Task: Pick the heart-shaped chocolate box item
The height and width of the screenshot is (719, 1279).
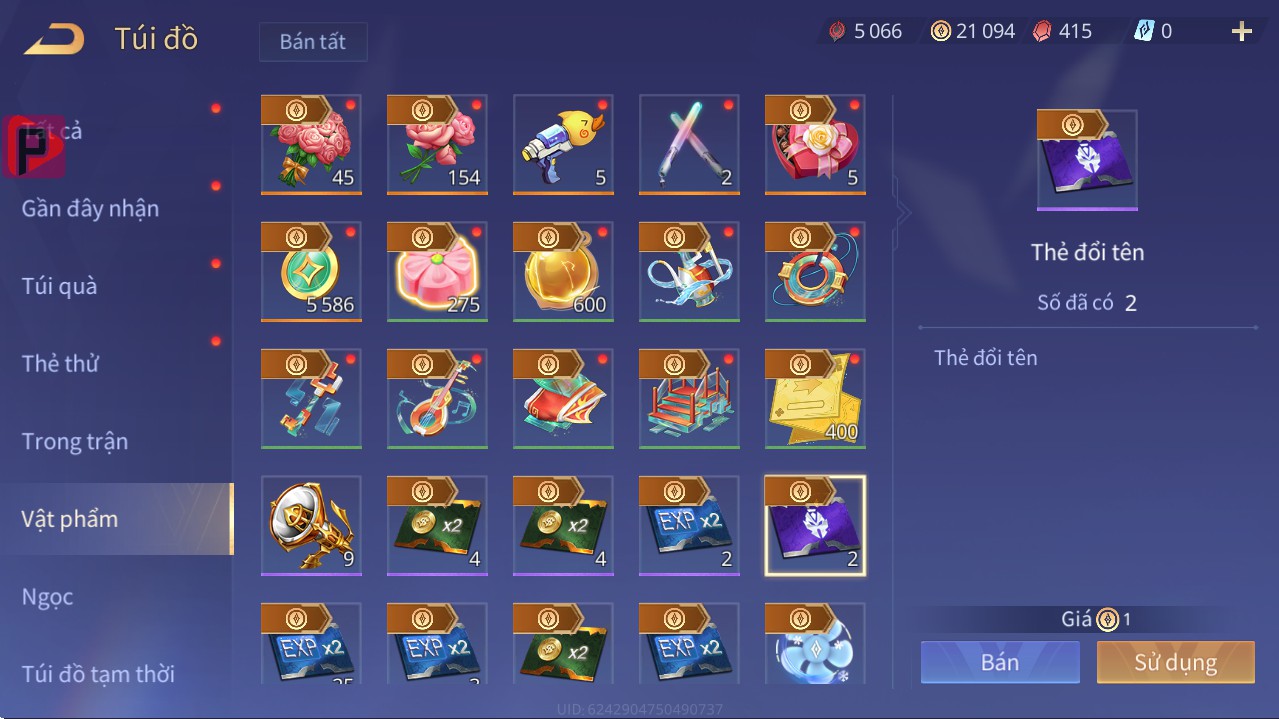Action: 815,146
